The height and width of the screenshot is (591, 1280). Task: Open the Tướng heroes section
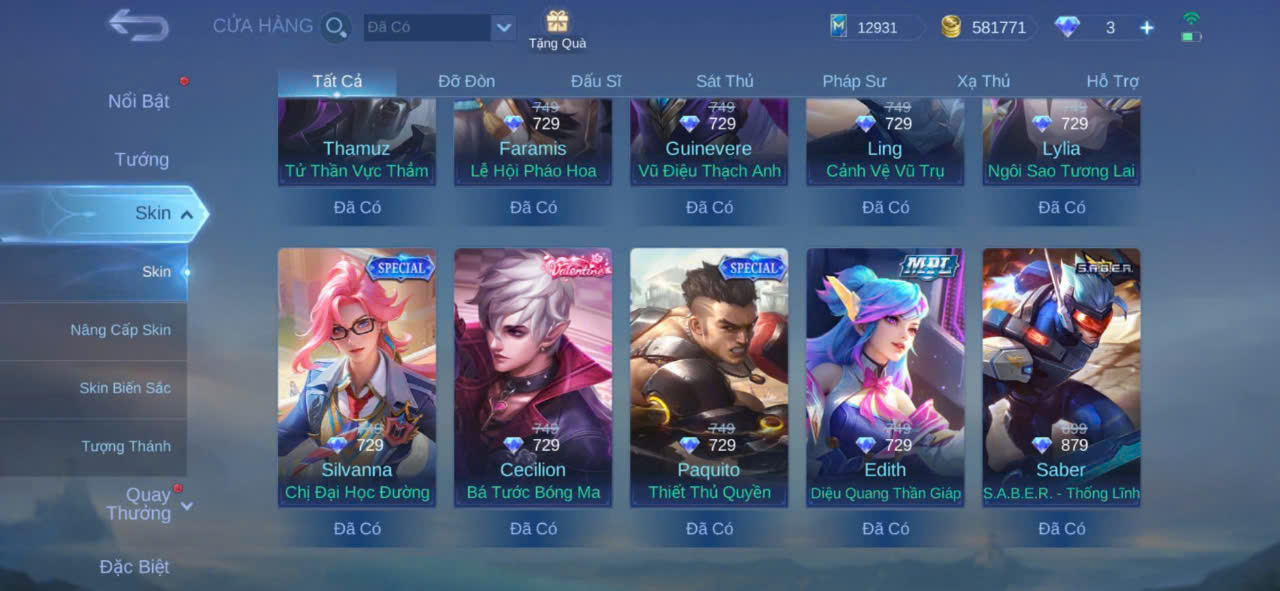(x=141, y=159)
